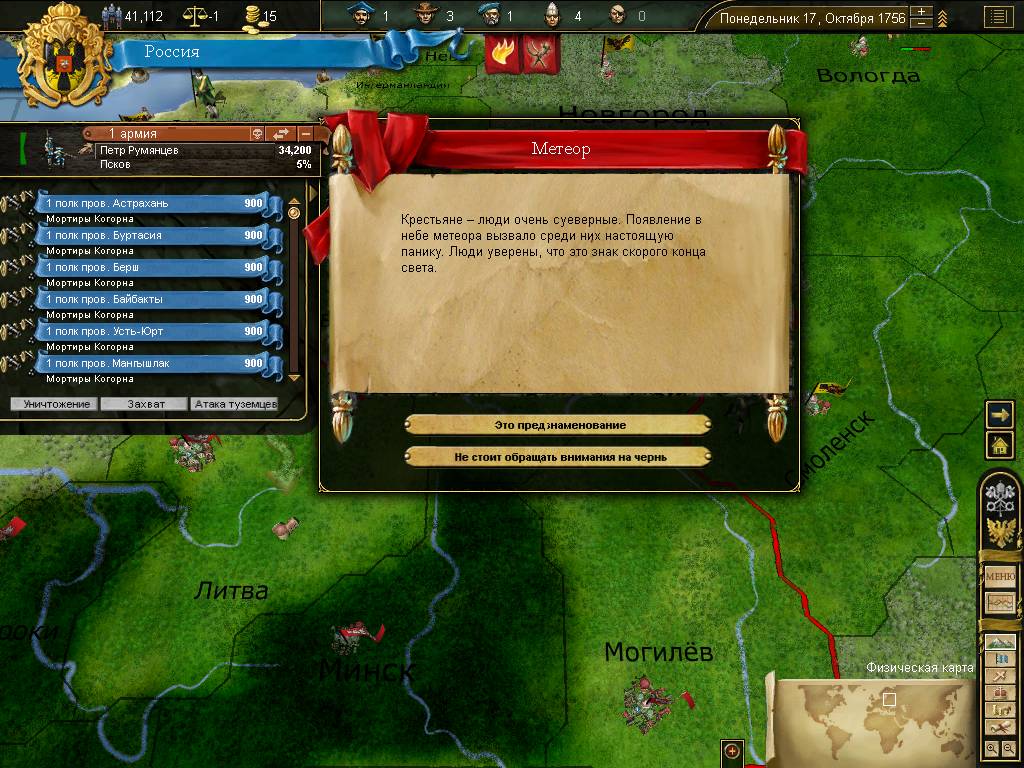
Task: Toggle 'Атака туземцев' for the army
Action: point(235,404)
